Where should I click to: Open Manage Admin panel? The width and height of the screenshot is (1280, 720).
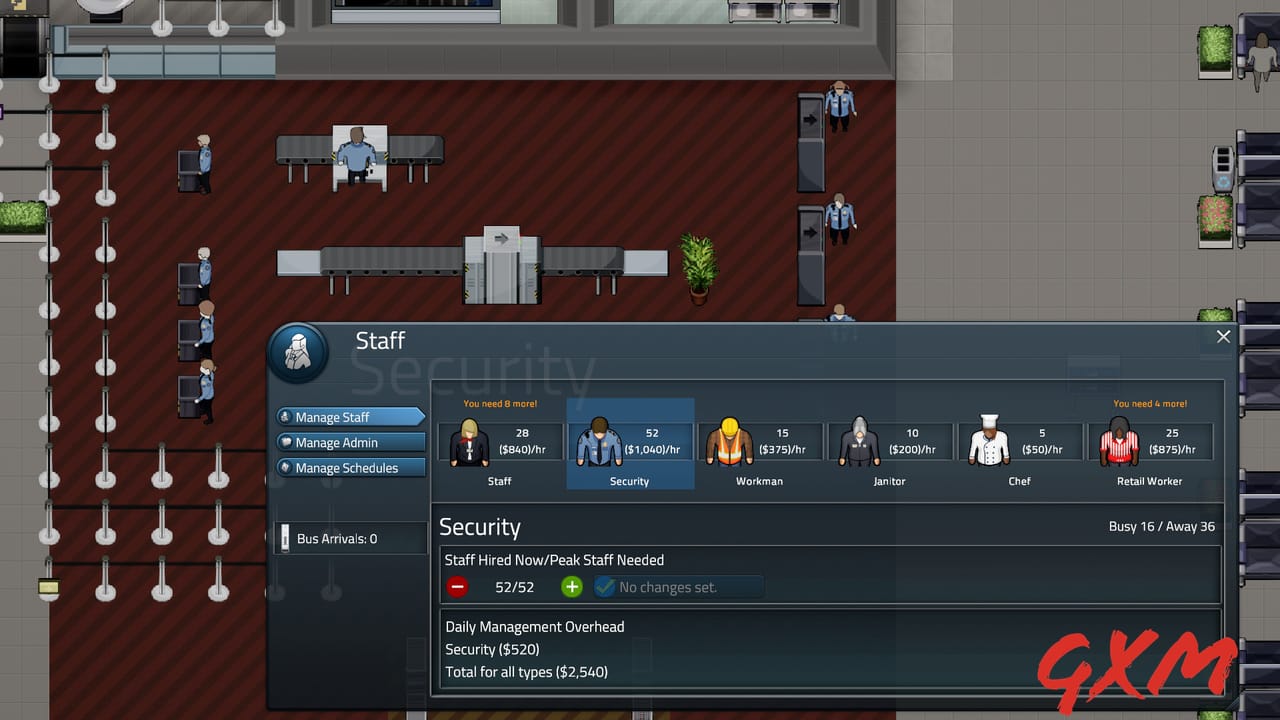click(350, 442)
